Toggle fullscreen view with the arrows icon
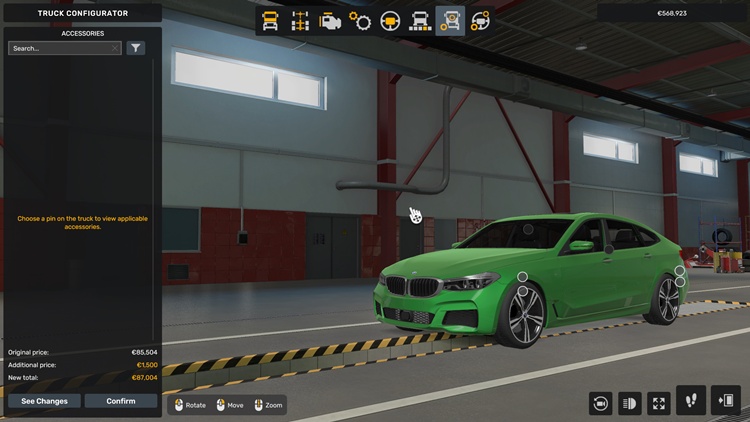Image resolution: width=750 pixels, height=422 pixels. coord(658,402)
